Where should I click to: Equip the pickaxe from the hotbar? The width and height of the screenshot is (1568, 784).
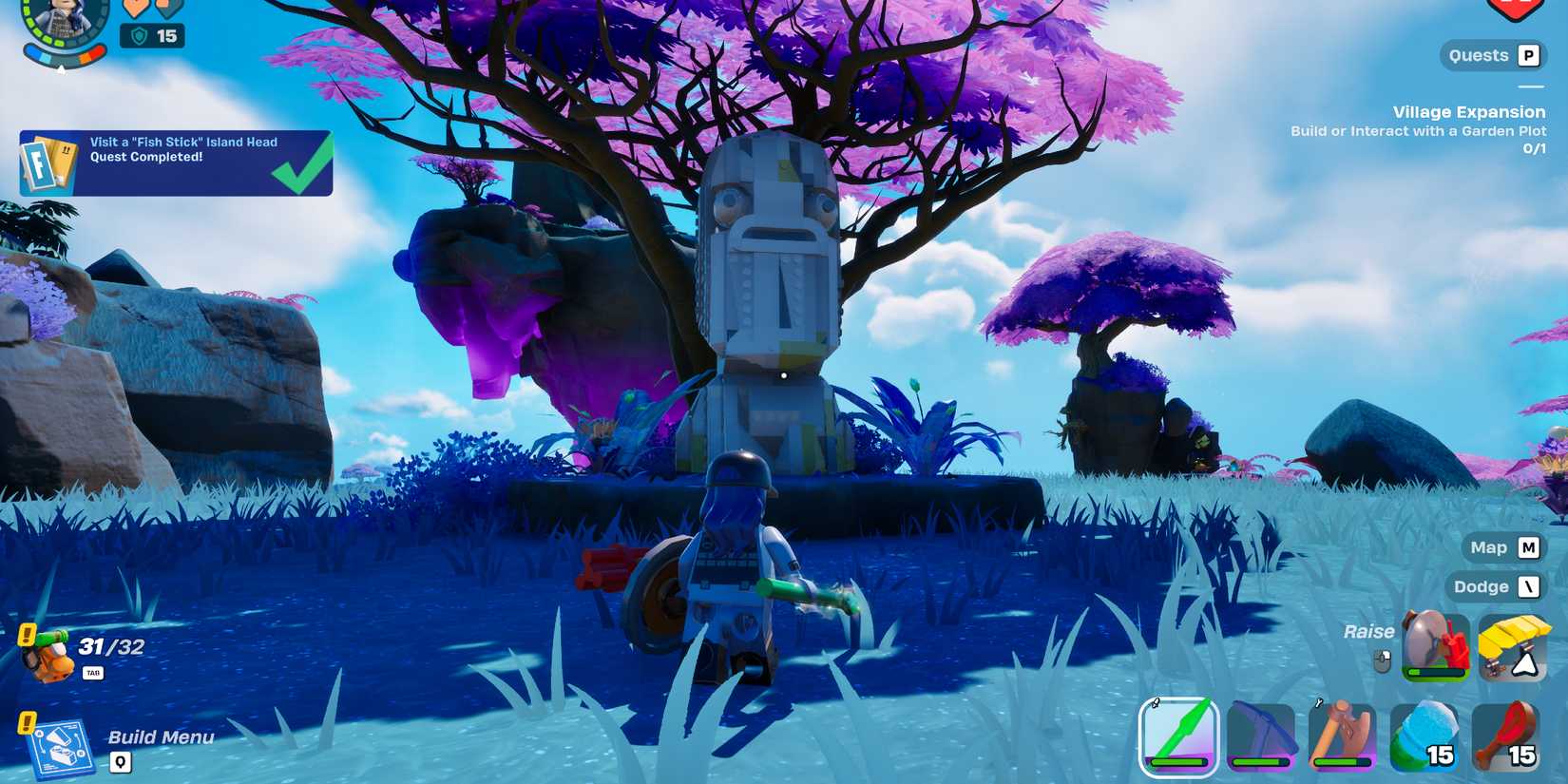click(1262, 736)
